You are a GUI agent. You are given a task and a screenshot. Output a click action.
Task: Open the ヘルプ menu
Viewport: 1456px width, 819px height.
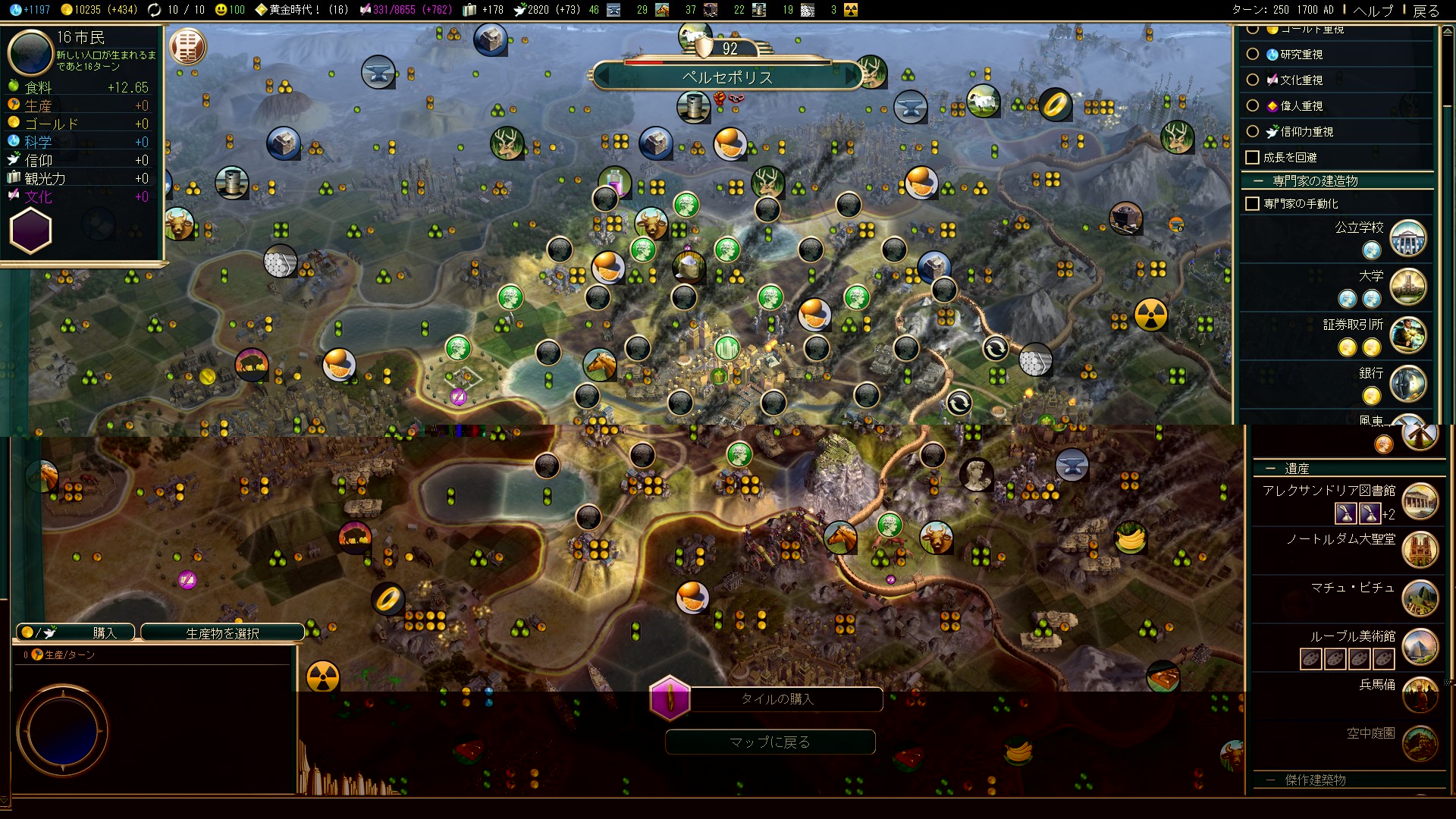click(x=1373, y=11)
